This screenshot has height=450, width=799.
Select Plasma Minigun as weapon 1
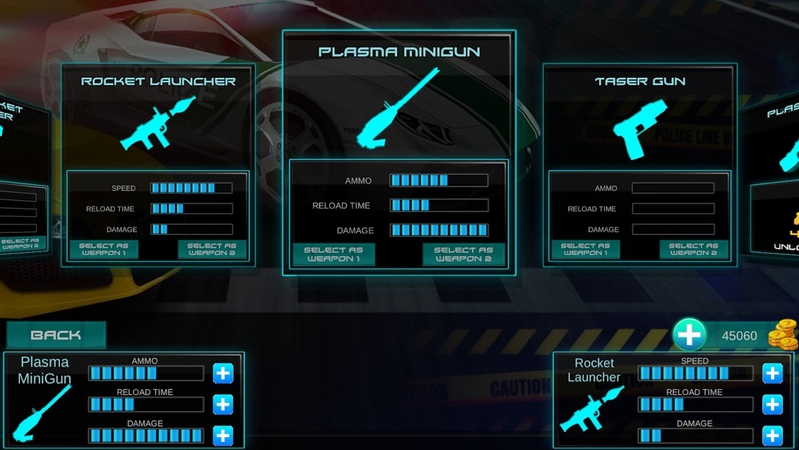[333, 256]
